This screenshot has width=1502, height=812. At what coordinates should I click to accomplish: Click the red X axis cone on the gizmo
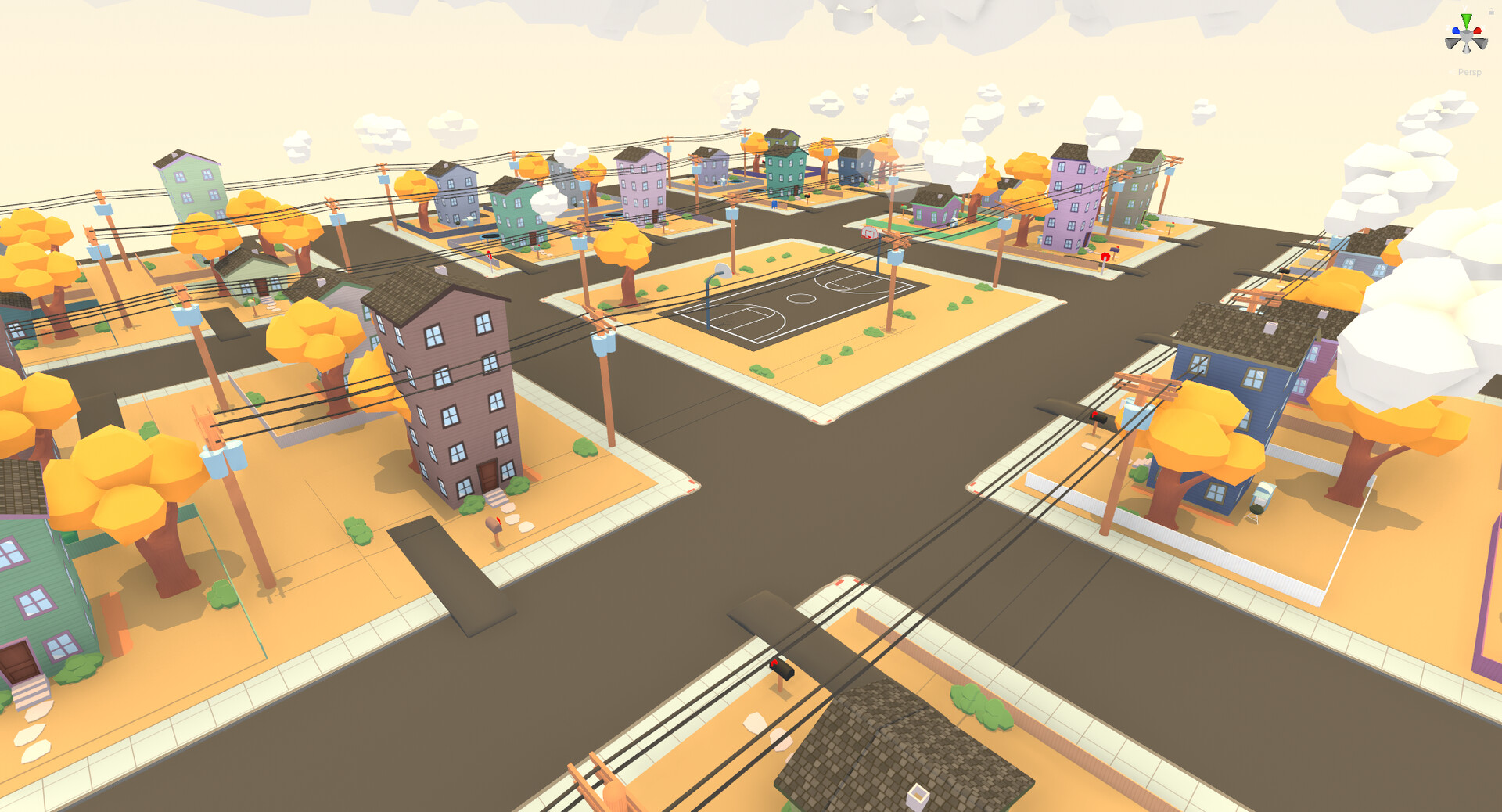[1478, 31]
